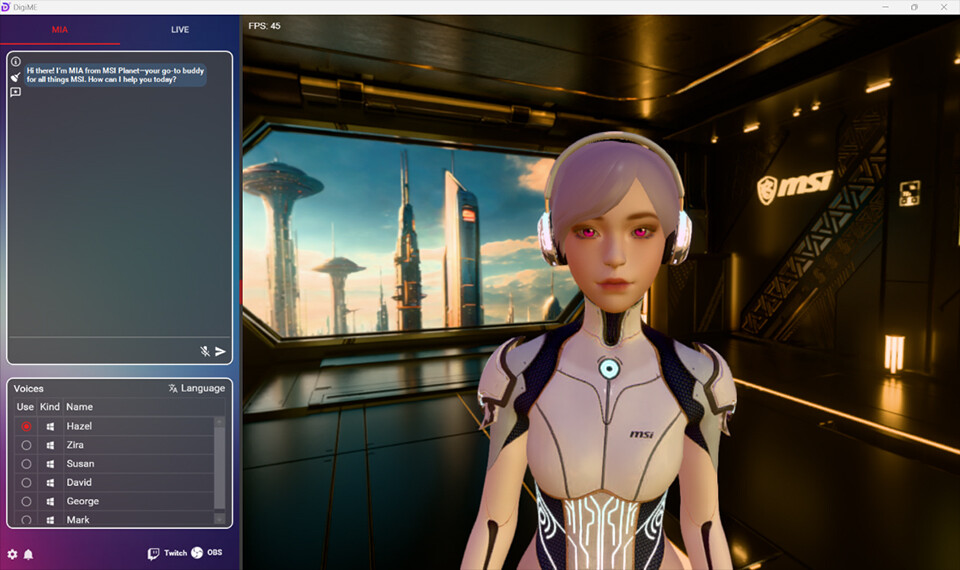Close the DigiME window
Screen dimensions: 960x570
click(x=942, y=7)
